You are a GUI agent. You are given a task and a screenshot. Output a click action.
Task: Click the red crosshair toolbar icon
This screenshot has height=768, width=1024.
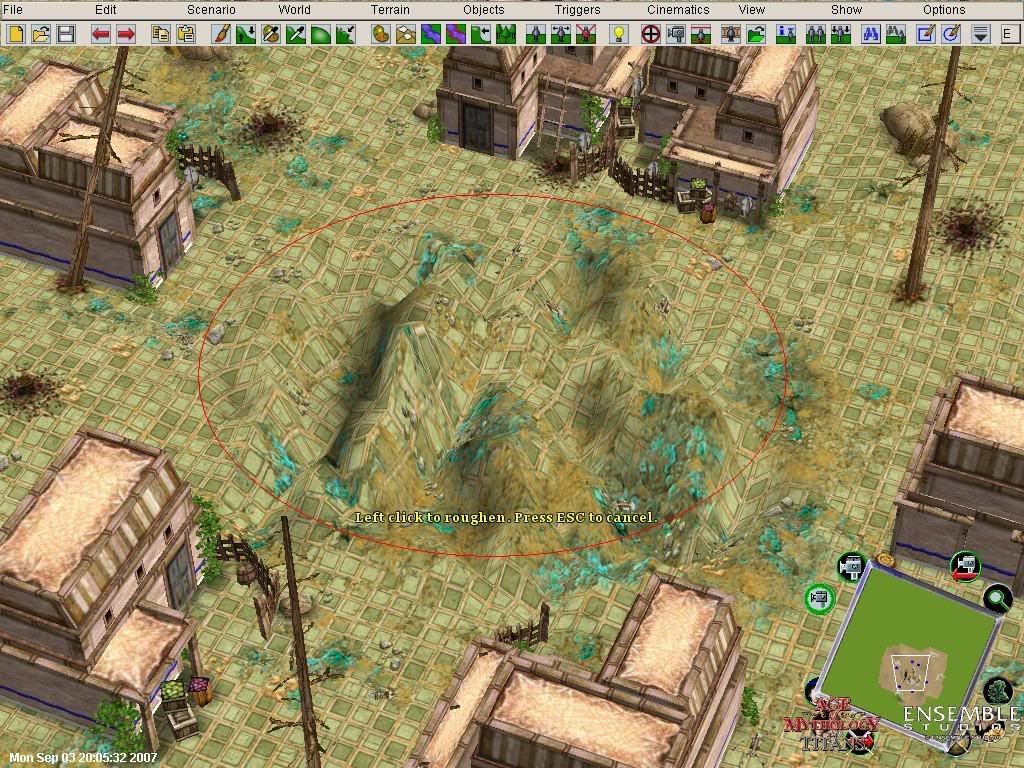tap(650, 34)
